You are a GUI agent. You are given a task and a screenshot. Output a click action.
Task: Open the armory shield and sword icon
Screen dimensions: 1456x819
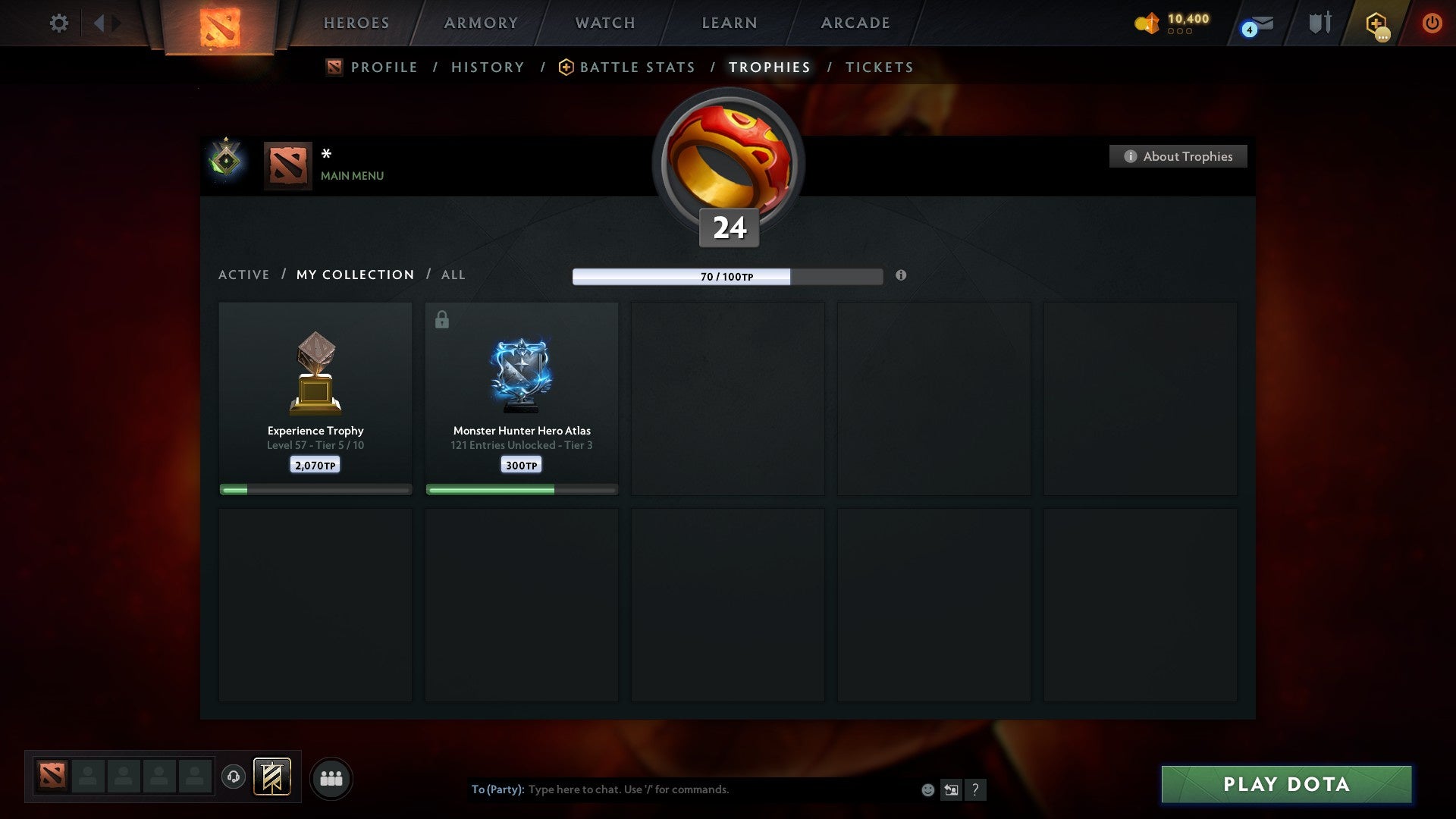1319,23
